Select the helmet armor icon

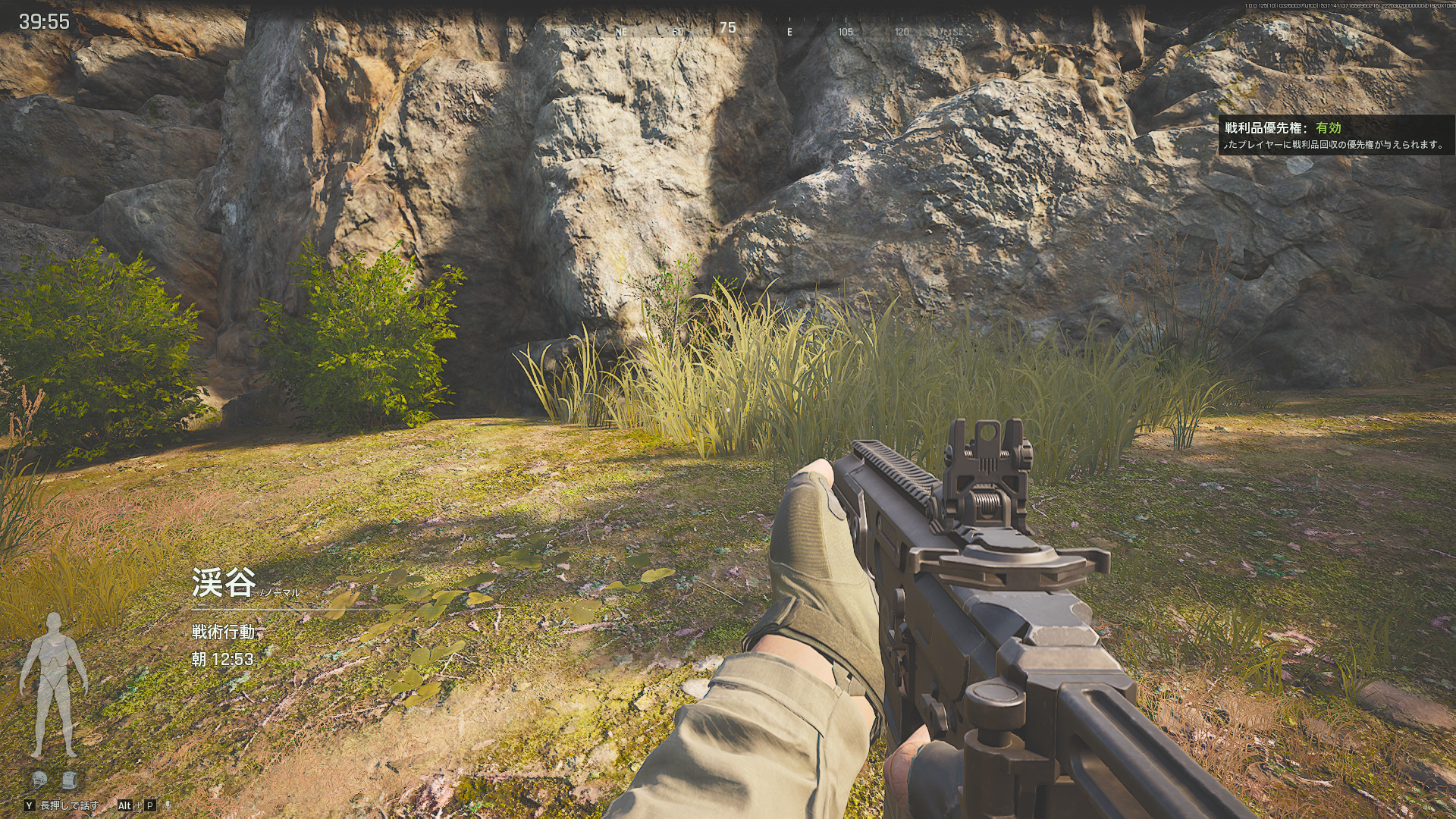(x=39, y=778)
